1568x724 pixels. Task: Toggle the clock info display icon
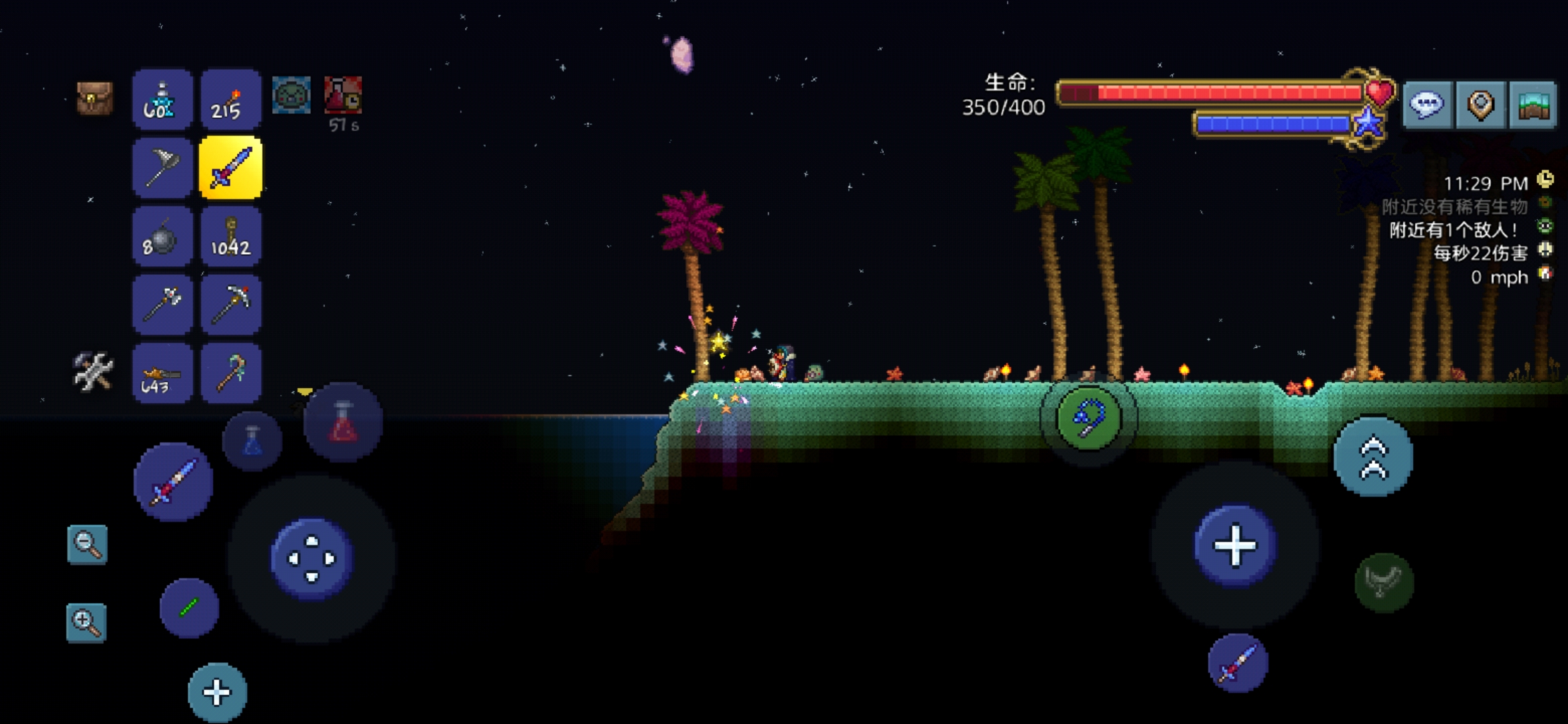[1545, 180]
